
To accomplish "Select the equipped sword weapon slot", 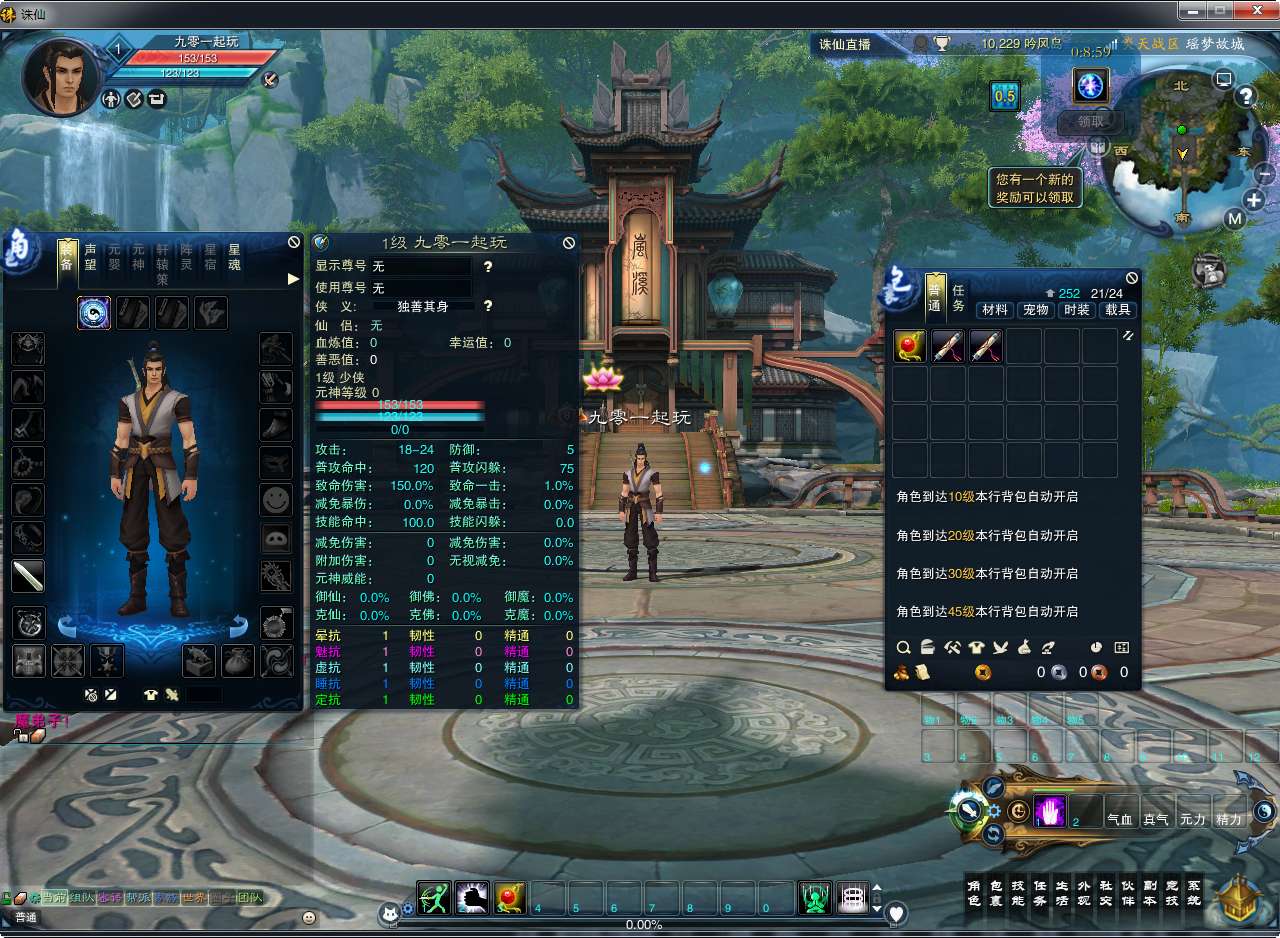I will pos(28,576).
